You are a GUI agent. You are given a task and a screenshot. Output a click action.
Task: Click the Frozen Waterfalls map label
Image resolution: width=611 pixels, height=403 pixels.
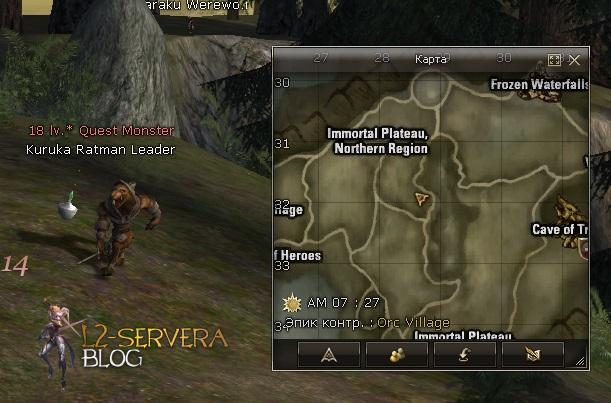tap(539, 85)
